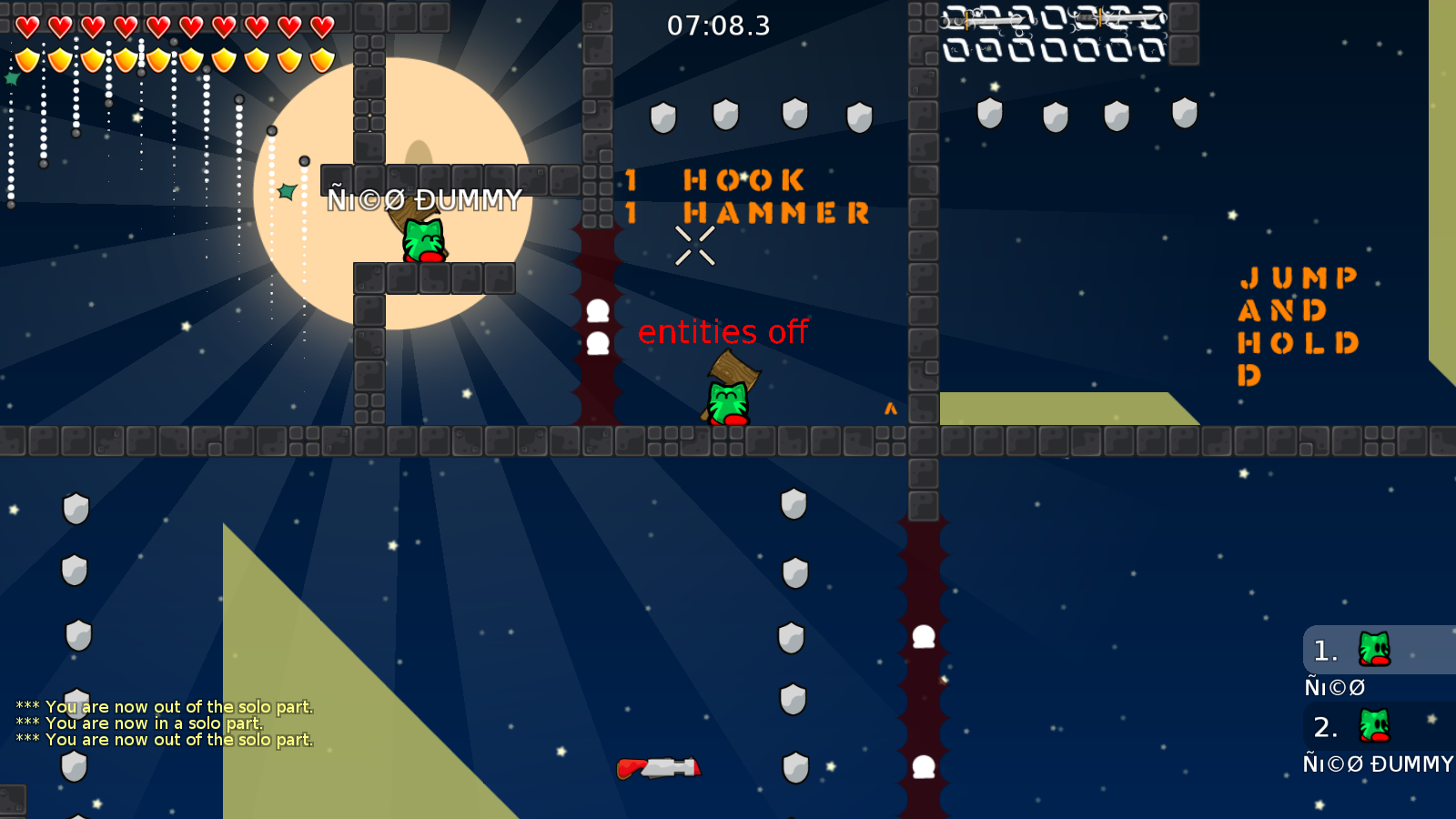The image size is (1456, 819).
Task: Click the Ñı©Ø ĐUMMY name tag above the cat
Action: pos(424,197)
